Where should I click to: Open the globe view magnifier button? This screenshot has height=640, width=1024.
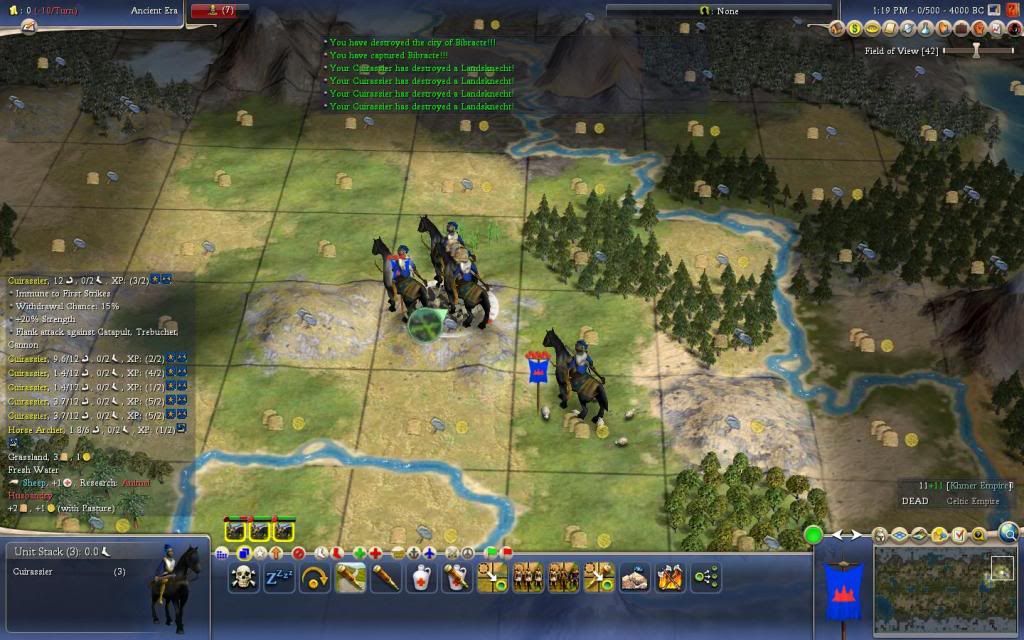point(1008,533)
